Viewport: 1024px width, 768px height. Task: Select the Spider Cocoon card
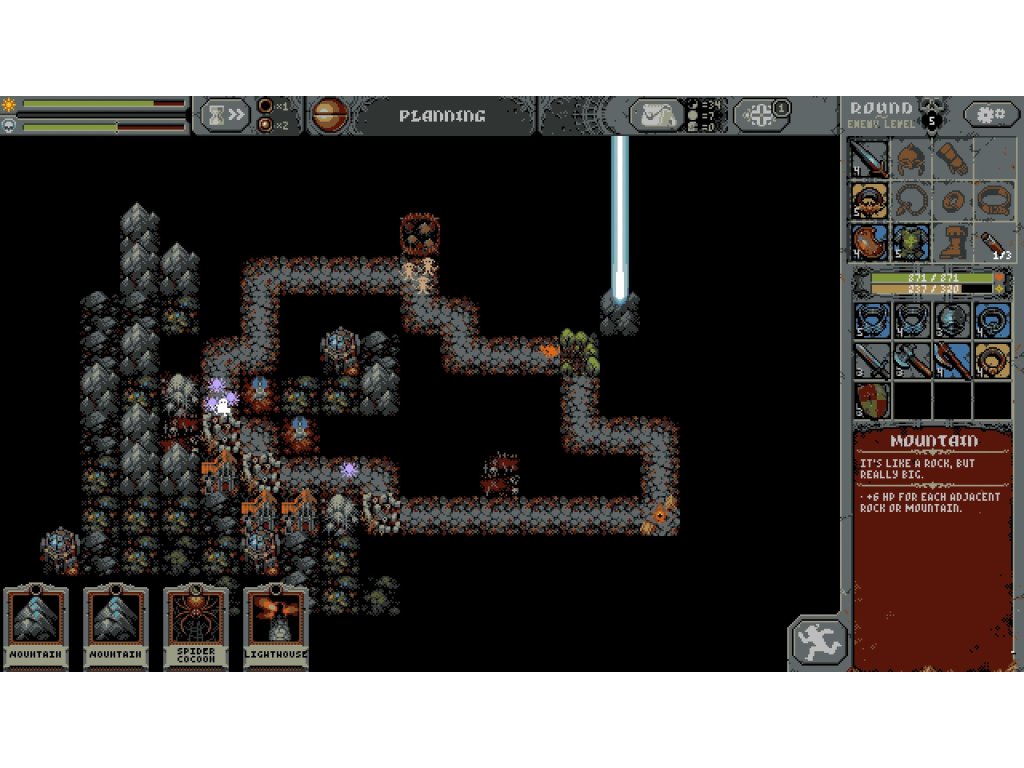click(x=195, y=627)
